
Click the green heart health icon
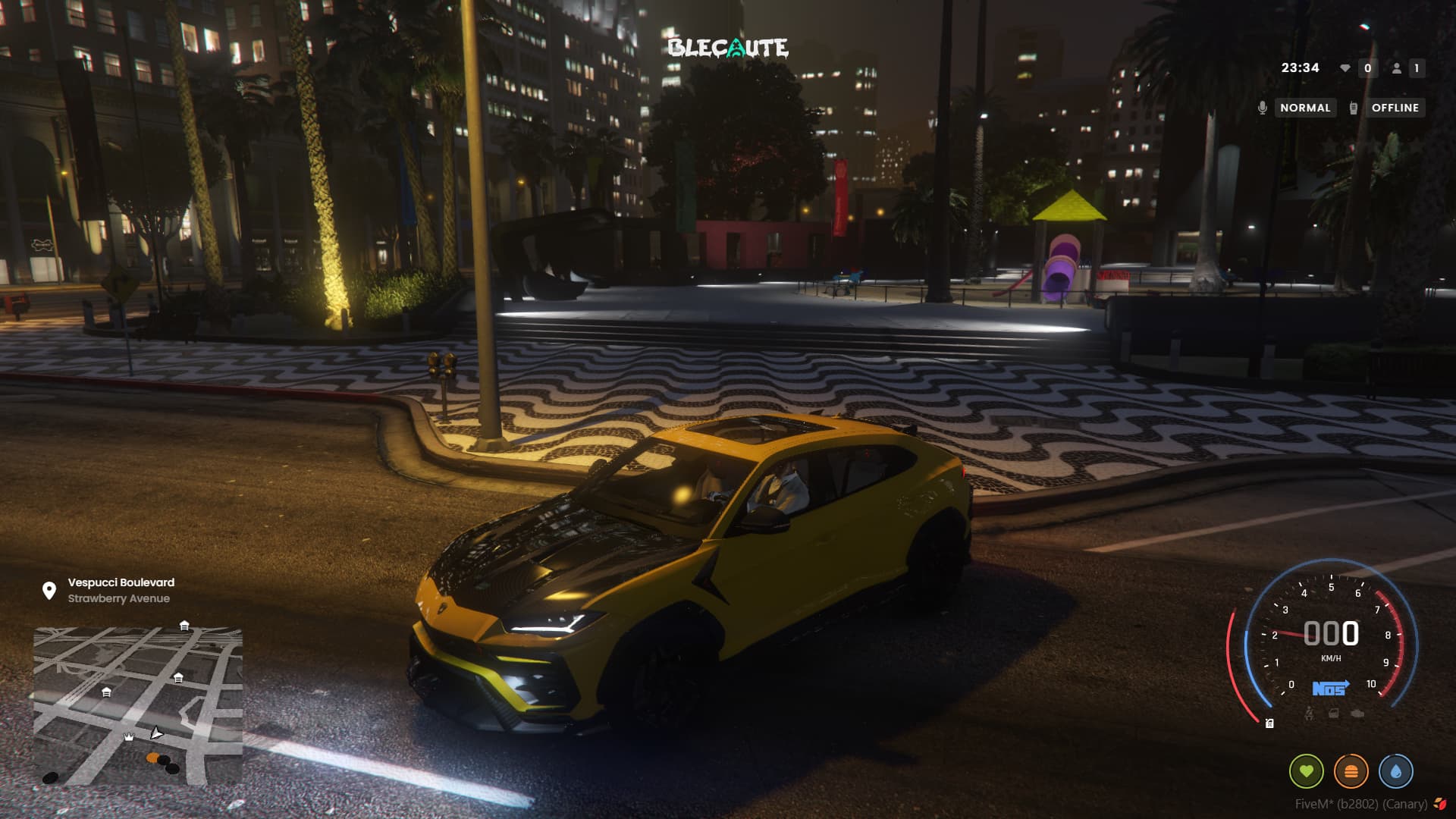[1306, 772]
